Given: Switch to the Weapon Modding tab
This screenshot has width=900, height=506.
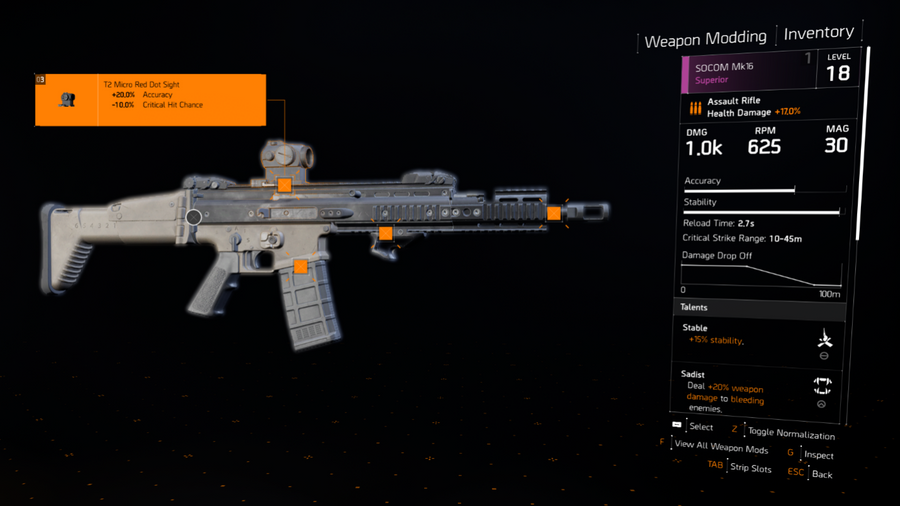Looking at the screenshot, I should [705, 40].
